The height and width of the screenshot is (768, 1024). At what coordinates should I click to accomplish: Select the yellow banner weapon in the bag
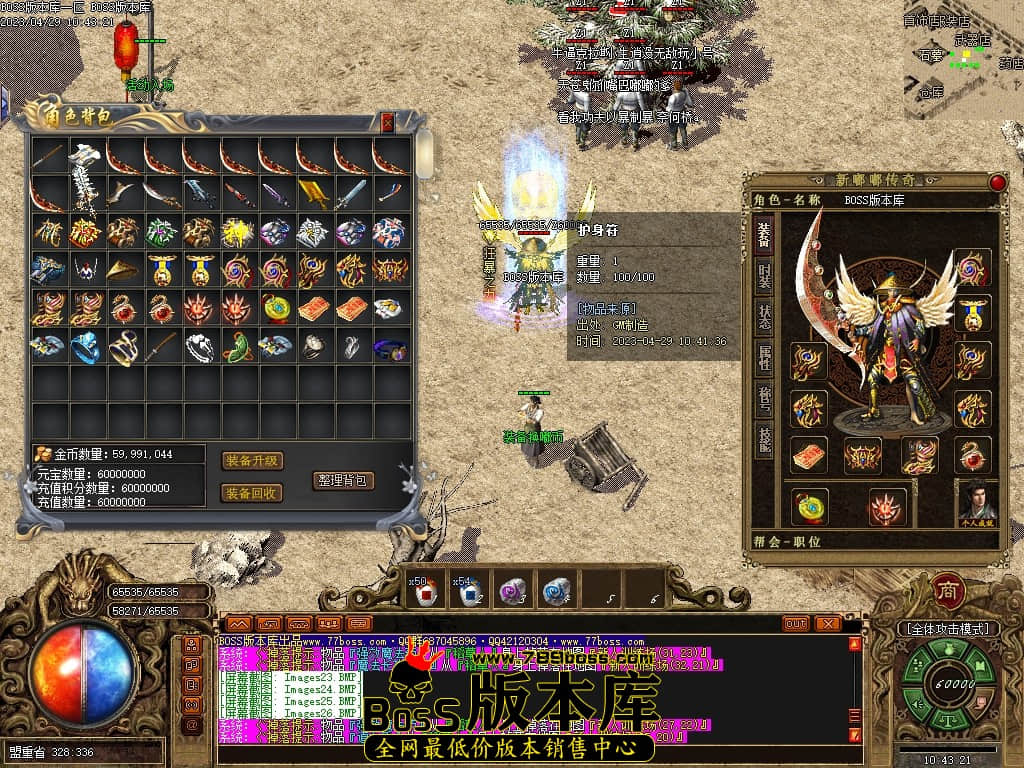(x=315, y=193)
